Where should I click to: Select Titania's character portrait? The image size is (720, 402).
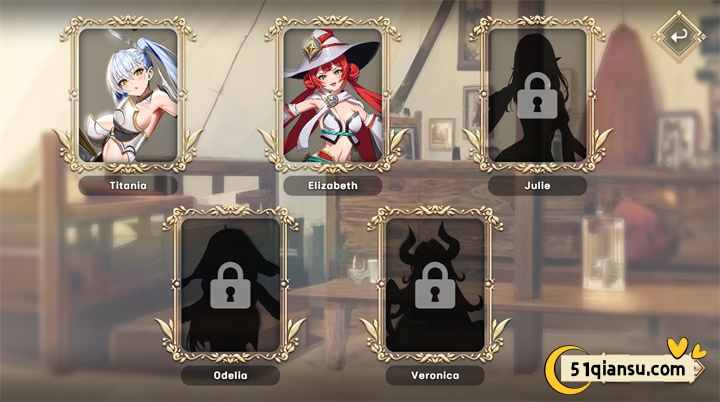coord(128,94)
